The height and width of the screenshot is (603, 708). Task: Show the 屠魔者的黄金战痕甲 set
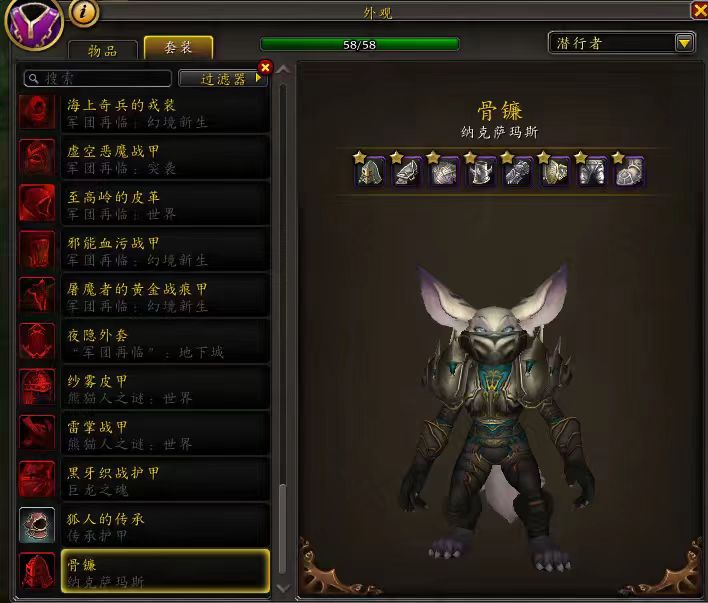(145, 295)
